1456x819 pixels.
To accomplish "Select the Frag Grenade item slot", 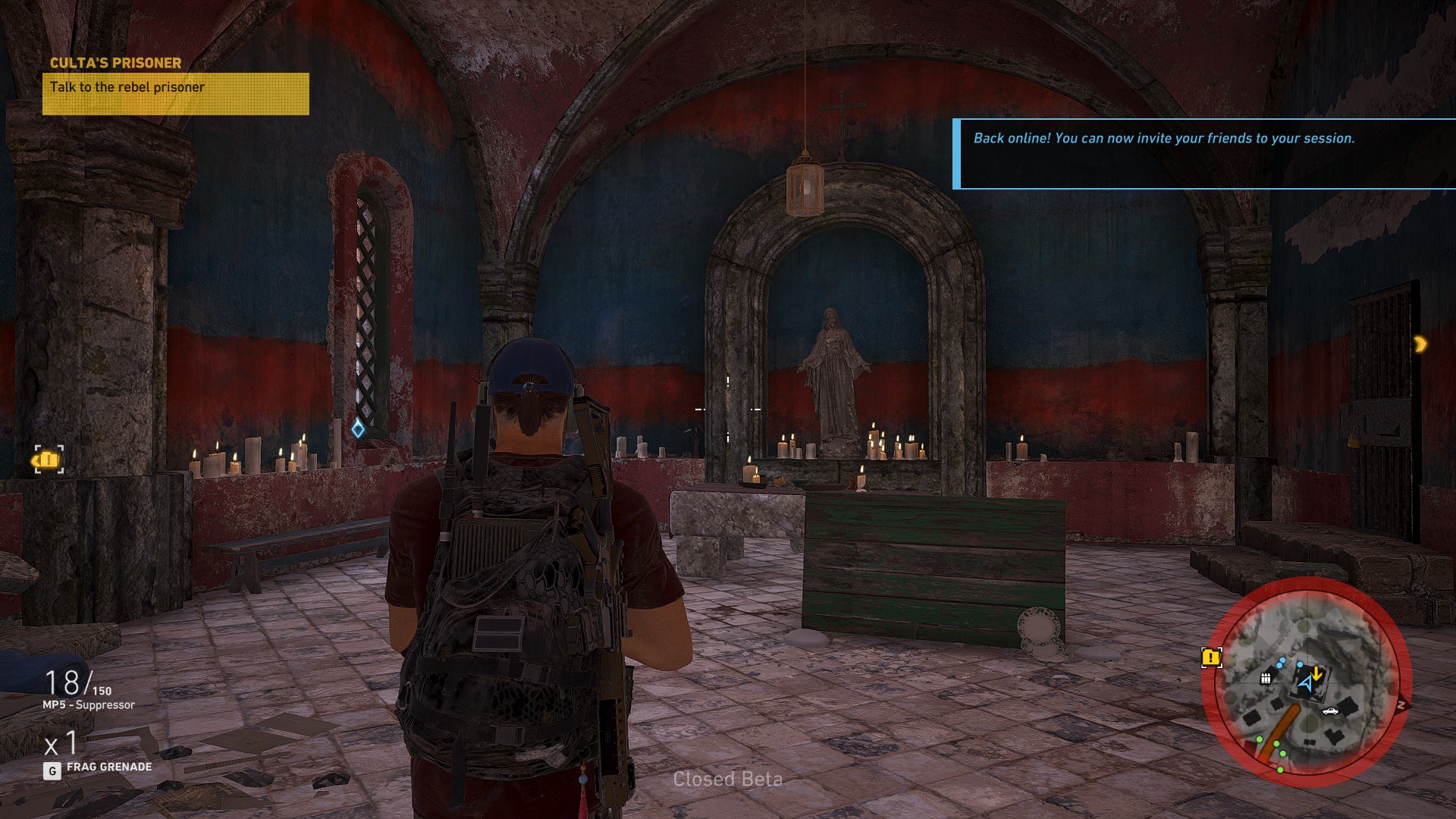I will 97,767.
